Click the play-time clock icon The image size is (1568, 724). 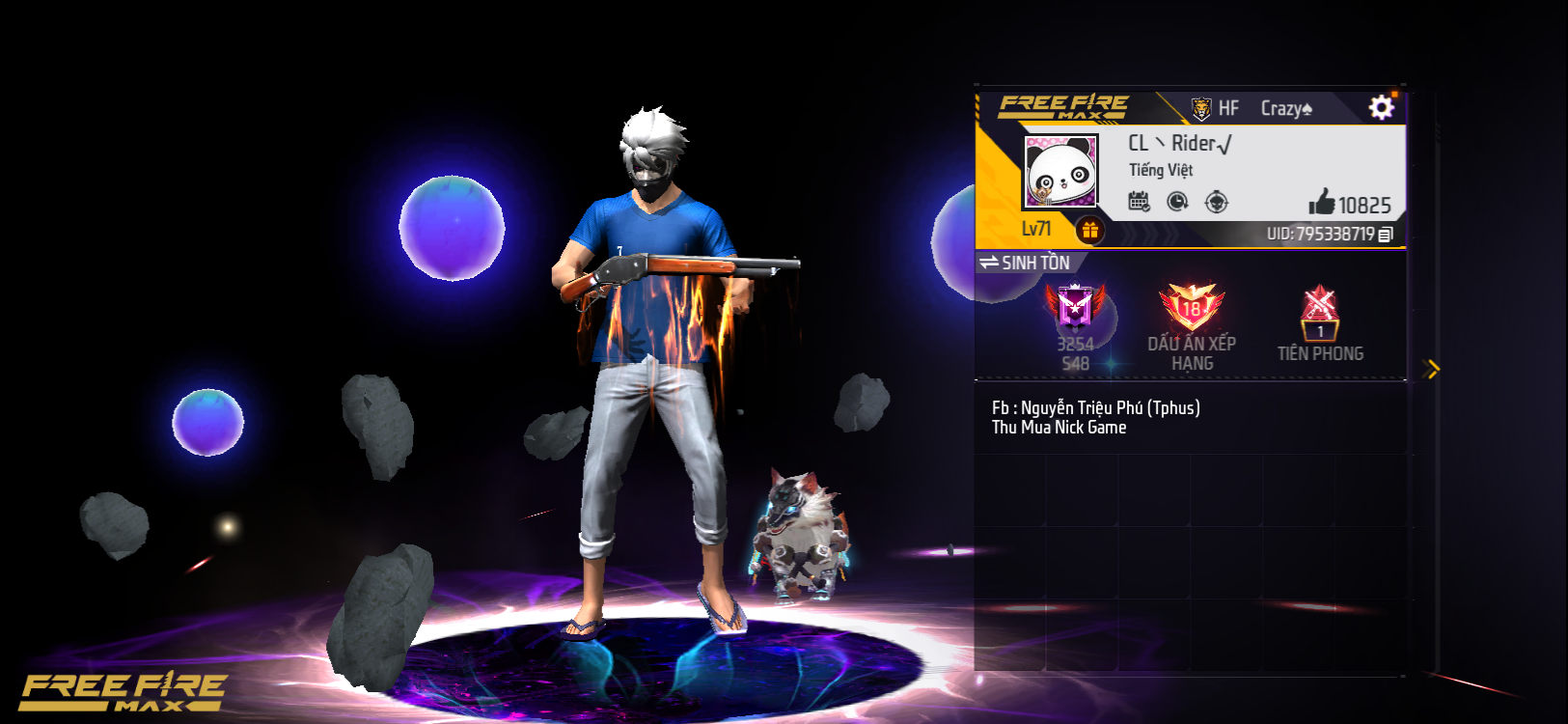pyautogui.click(x=1178, y=202)
